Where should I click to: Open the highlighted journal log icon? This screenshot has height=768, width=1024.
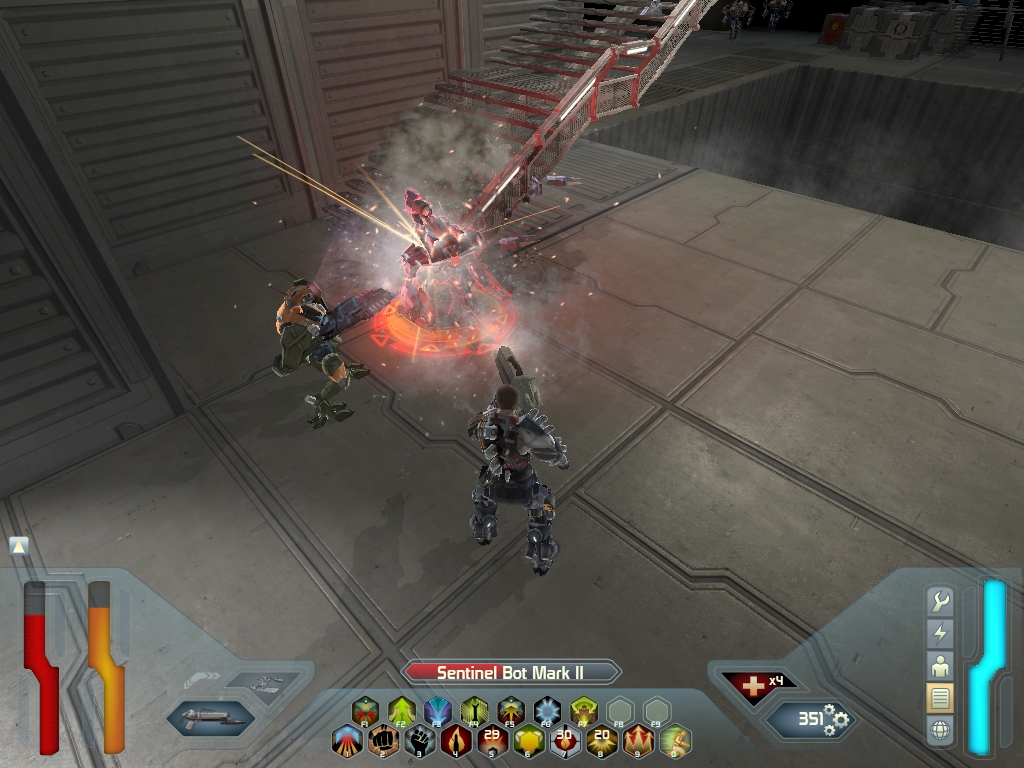[940, 697]
